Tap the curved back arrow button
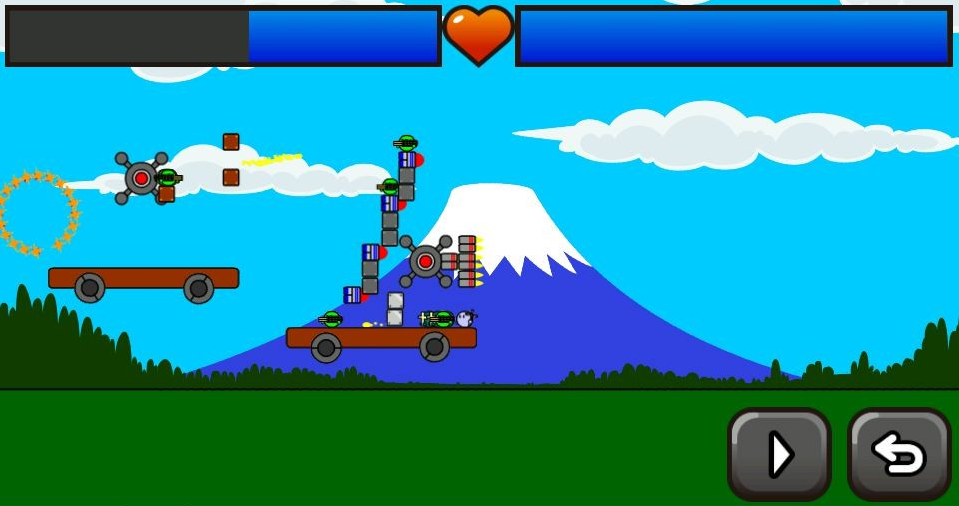The width and height of the screenshot is (959, 506). [898, 454]
